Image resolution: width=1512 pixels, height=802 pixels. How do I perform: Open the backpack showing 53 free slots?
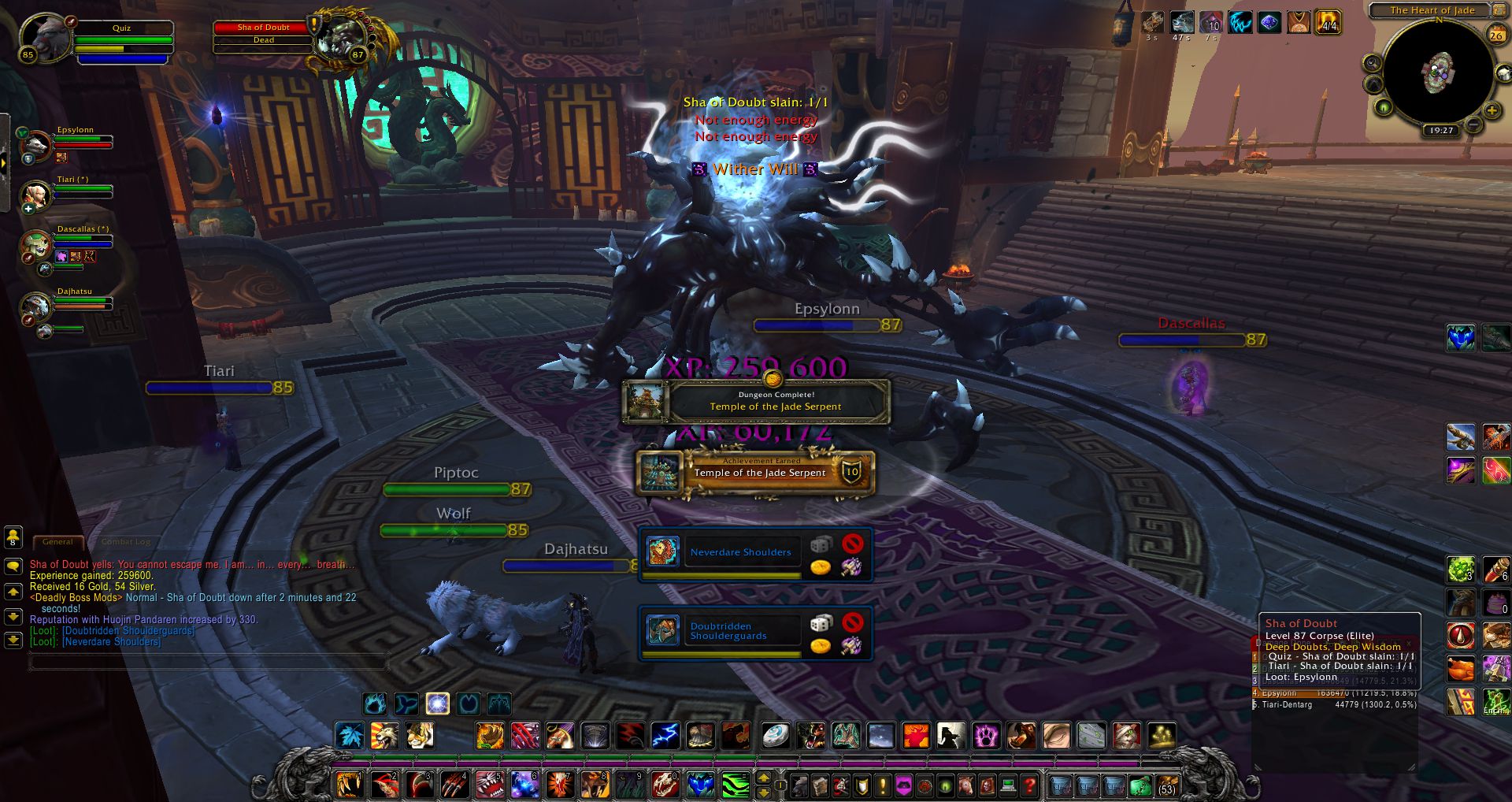[1165, 785]
